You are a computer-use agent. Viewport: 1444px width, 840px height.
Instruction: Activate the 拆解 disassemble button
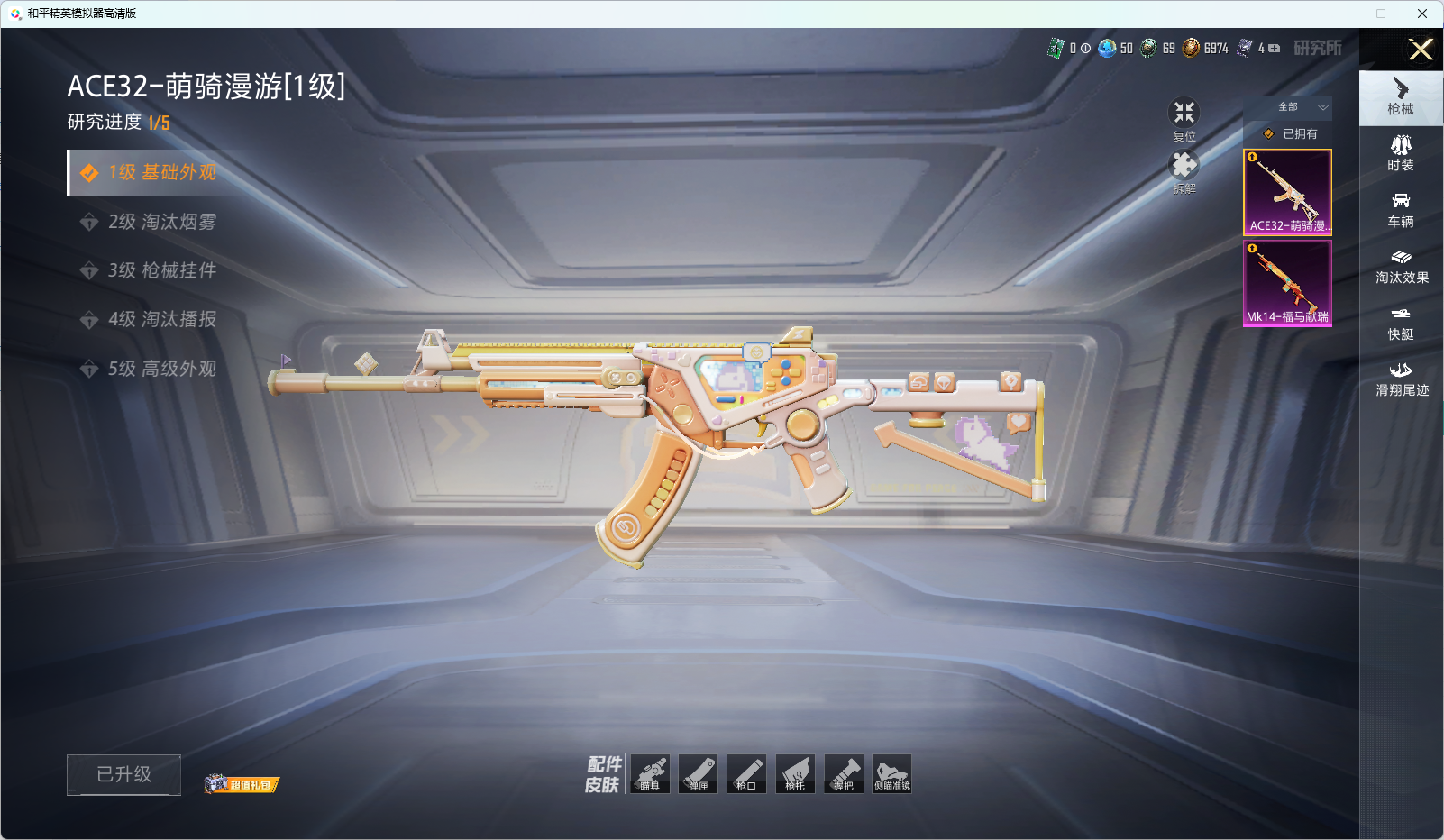coord(1184,170)
